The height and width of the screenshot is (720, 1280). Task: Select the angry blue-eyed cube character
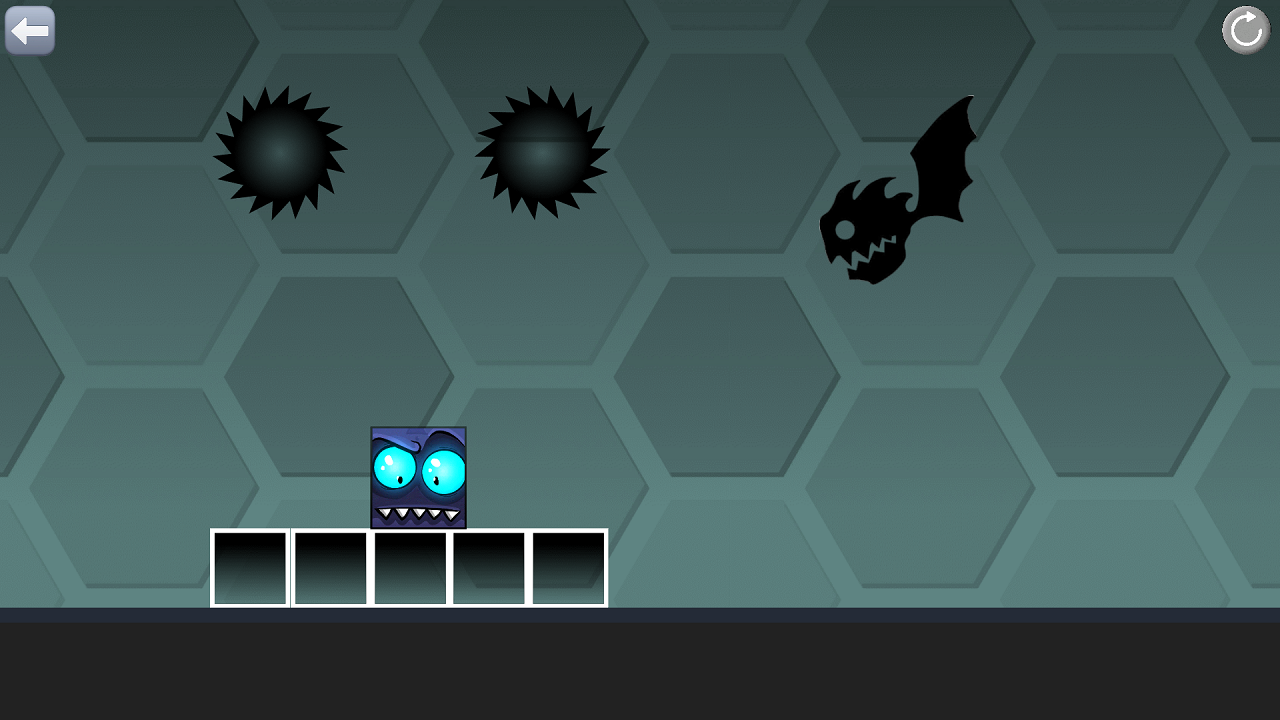pos(418,477)
